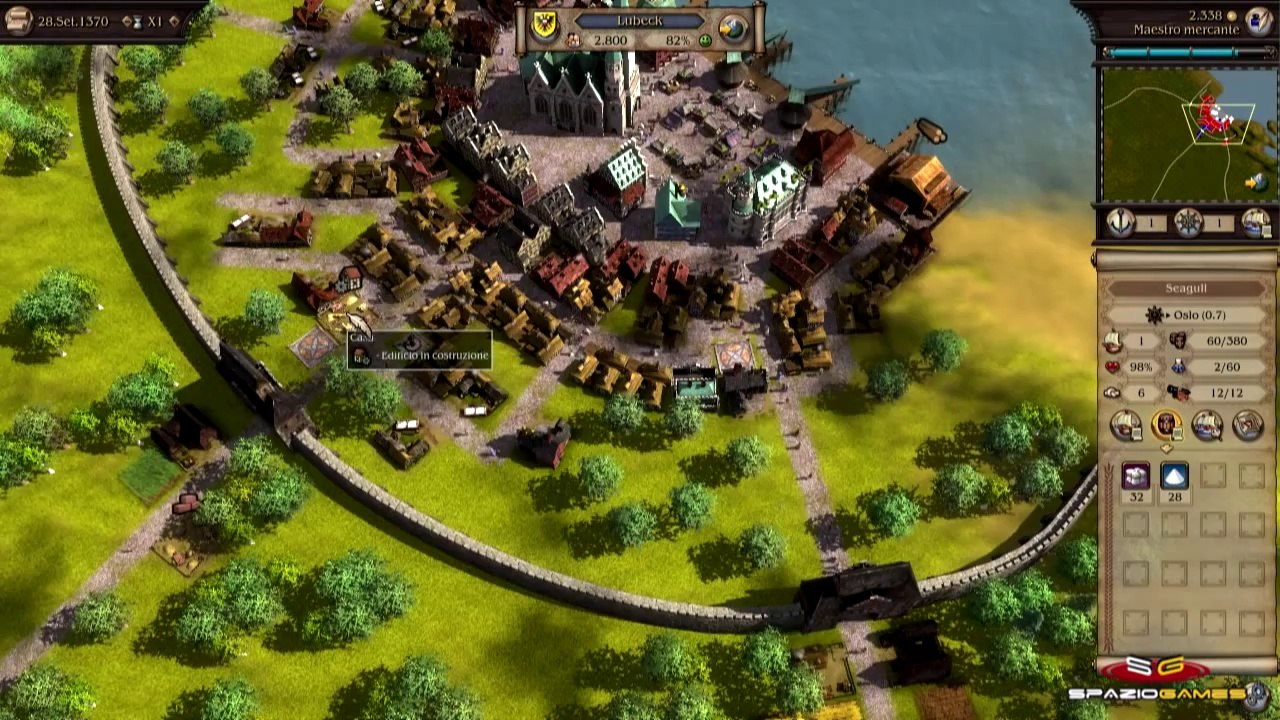
Task: Click the Lubeck city coat of arms
Action: point(545,25)
